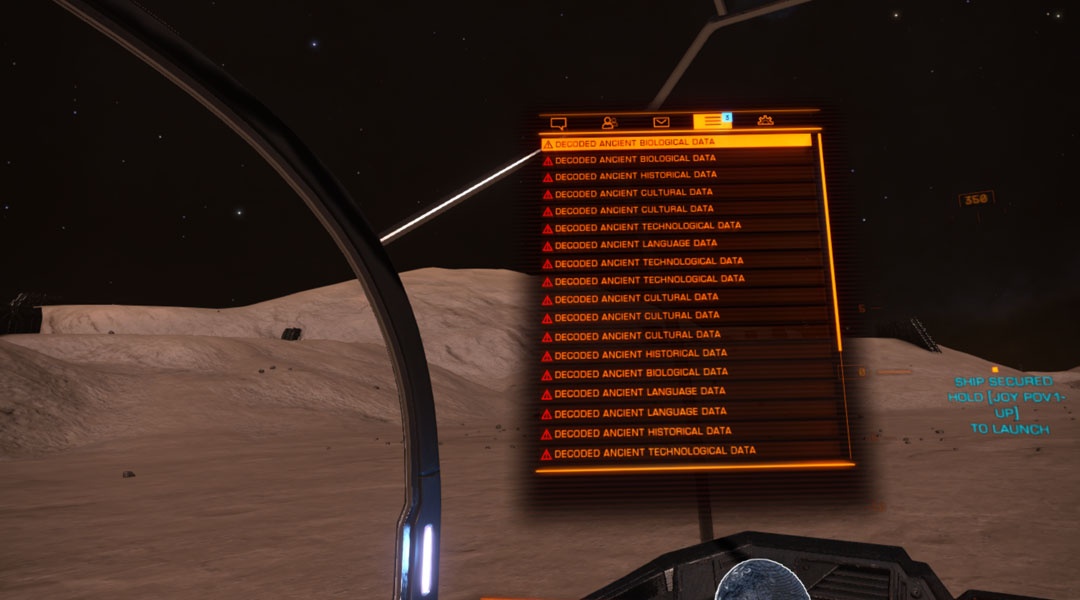Screen dimensions: 1080x600
Task: Open the envelope inbox tab
Action: pos(661,122)
